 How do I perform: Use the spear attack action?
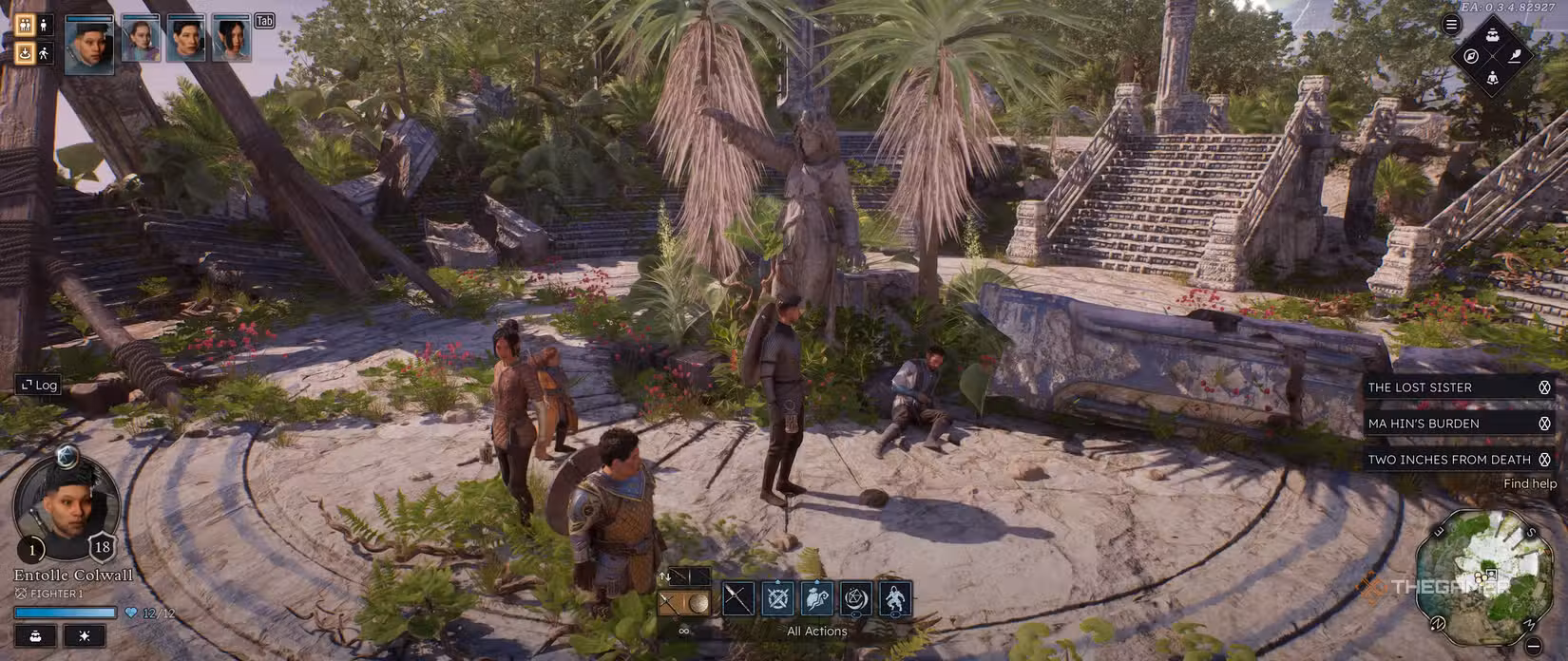pyautogui.click(x=738, y=598)
